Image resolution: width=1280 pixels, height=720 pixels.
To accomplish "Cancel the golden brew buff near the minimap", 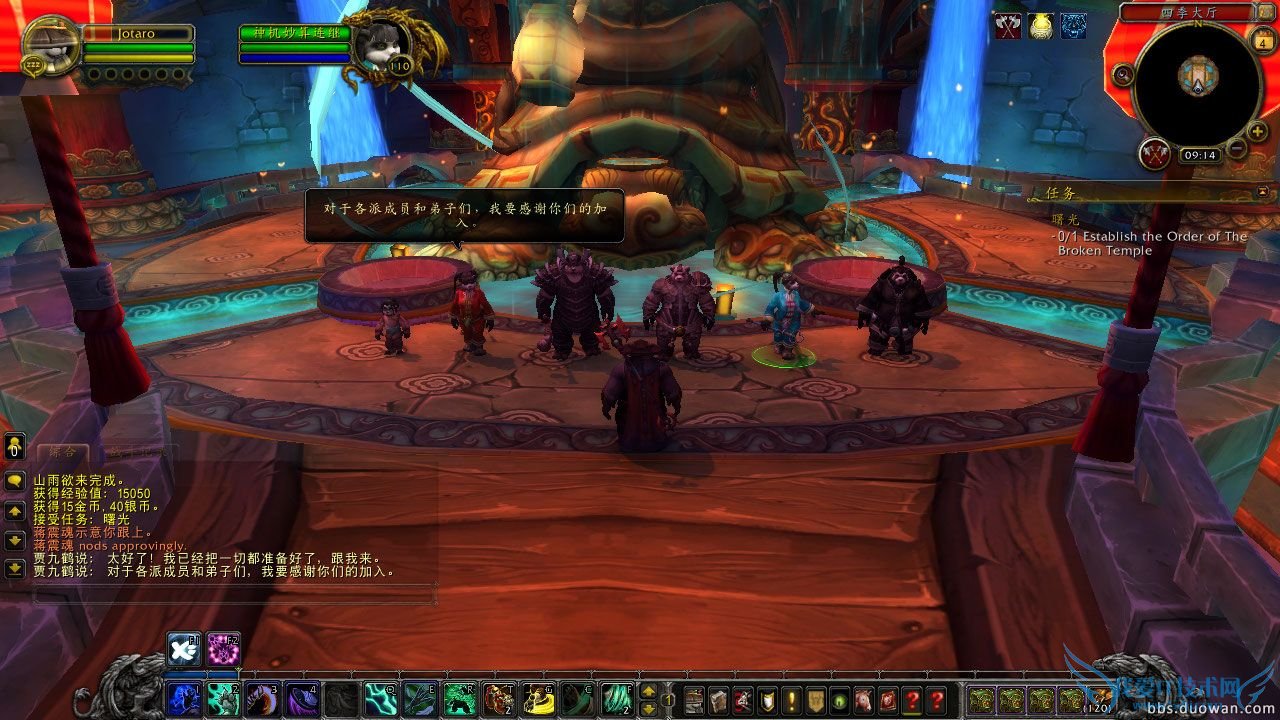I will click(x=1041, y=26).
